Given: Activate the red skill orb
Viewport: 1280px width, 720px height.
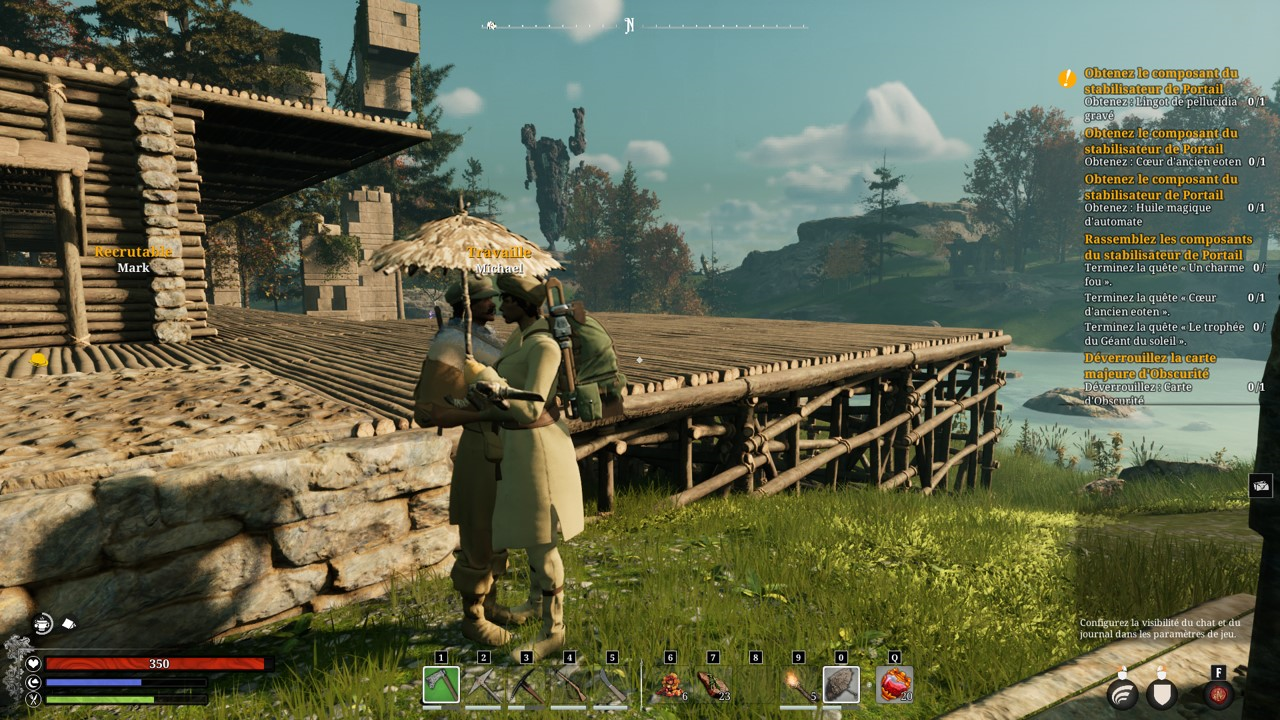Looking at the screenshot, I should pyautogui.click(x=1218, y=694).
